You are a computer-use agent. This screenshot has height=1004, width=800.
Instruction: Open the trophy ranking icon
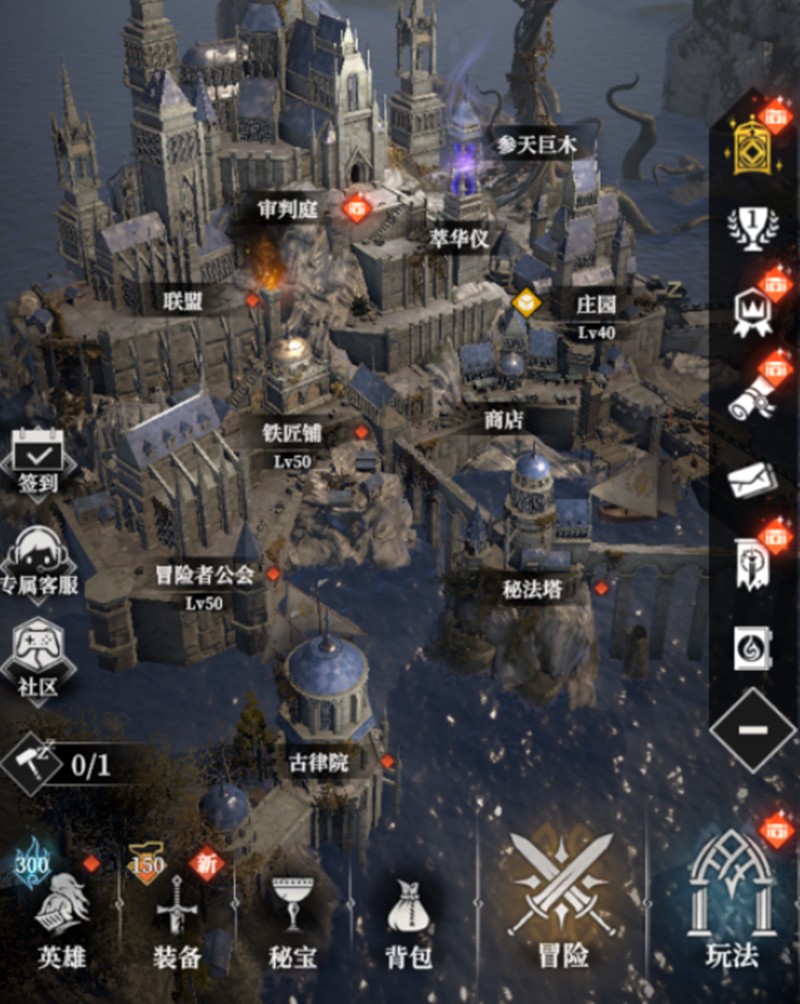tap(752, 227)
